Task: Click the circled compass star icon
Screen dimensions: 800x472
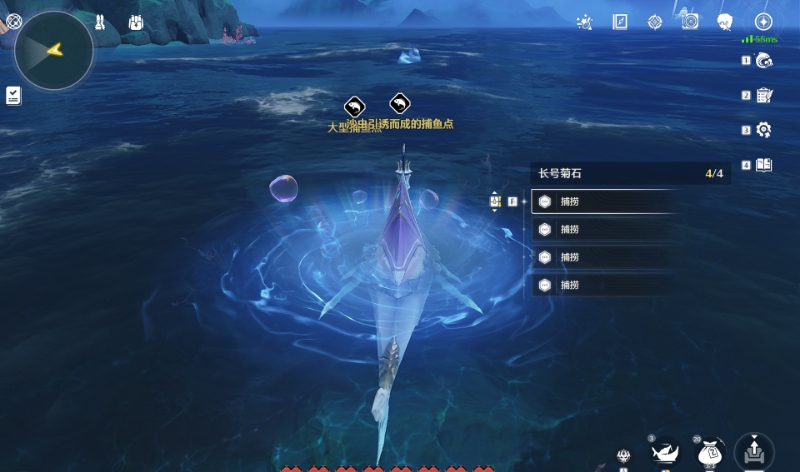Action: point(763,22)
